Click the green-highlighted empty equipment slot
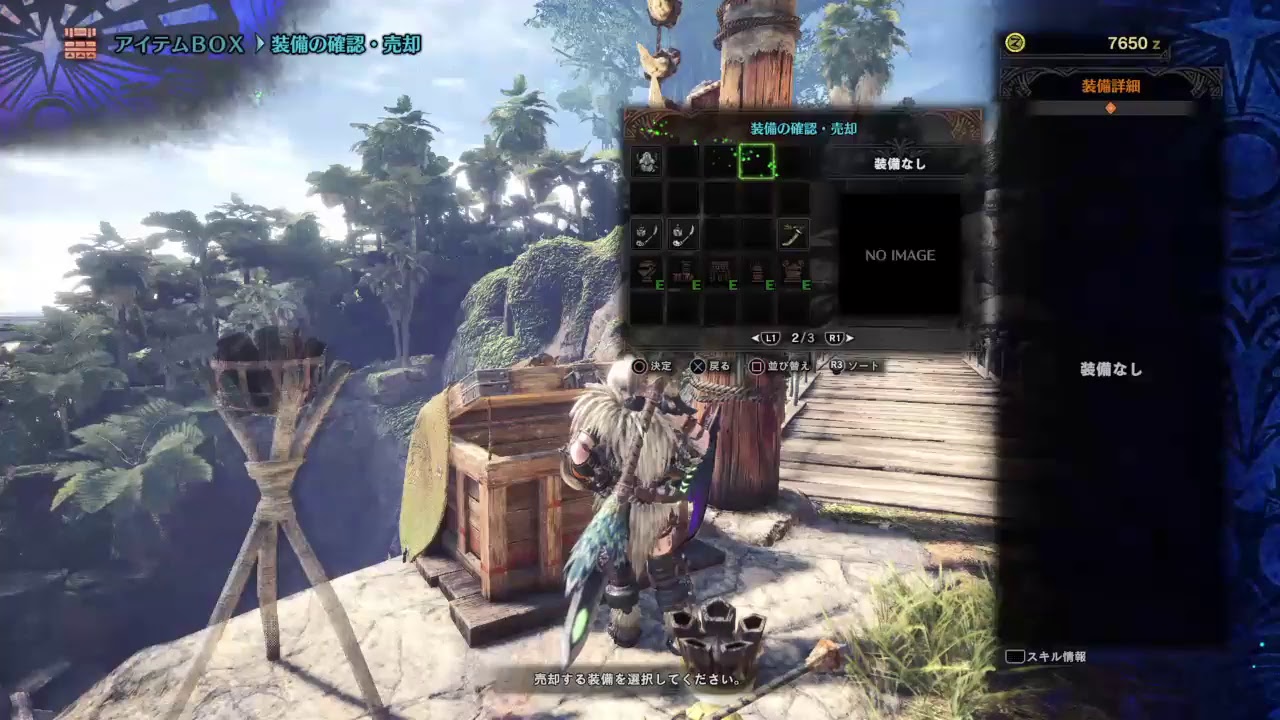 tap(756, 161)
